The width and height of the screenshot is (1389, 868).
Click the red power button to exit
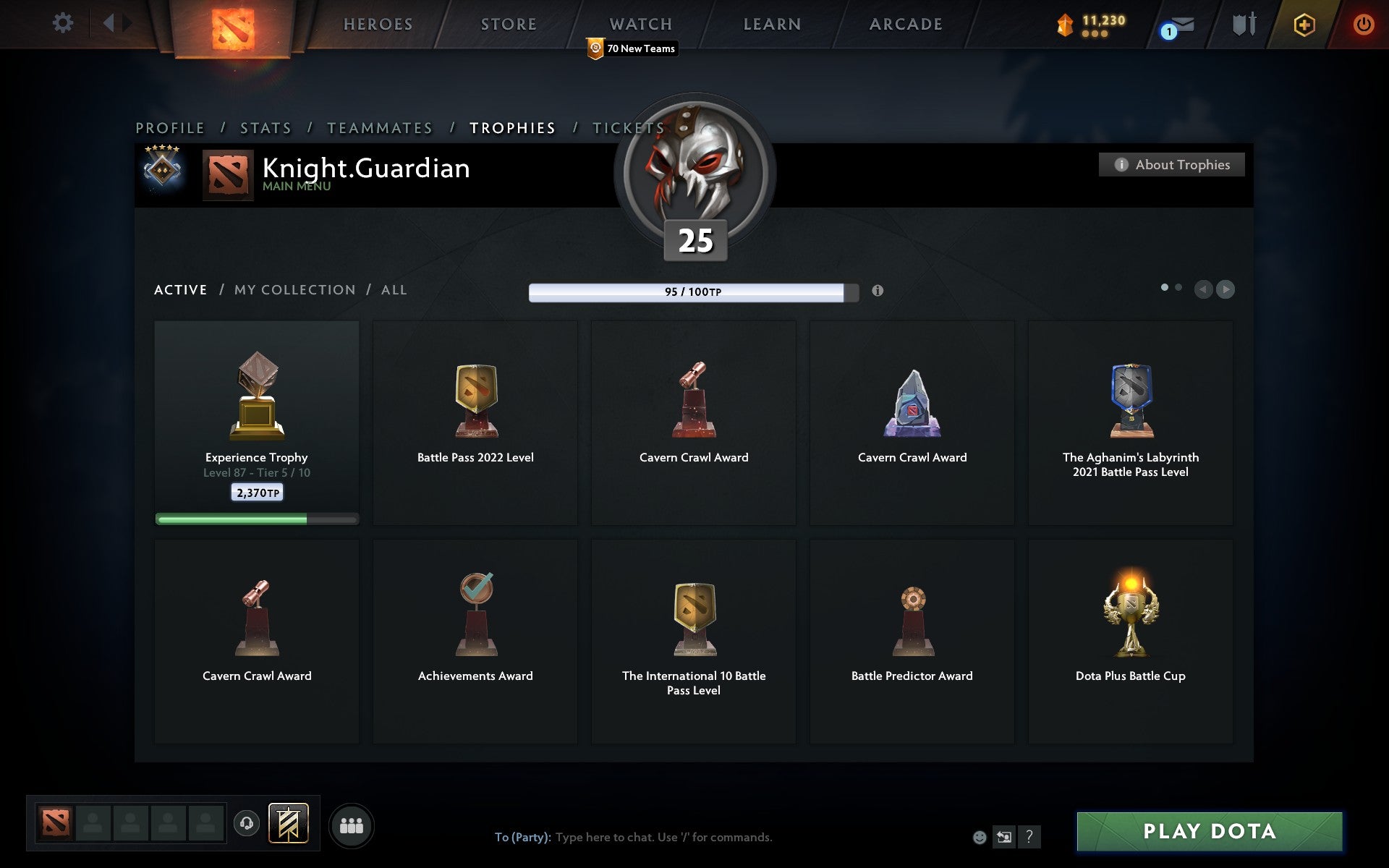[1363, 22]
